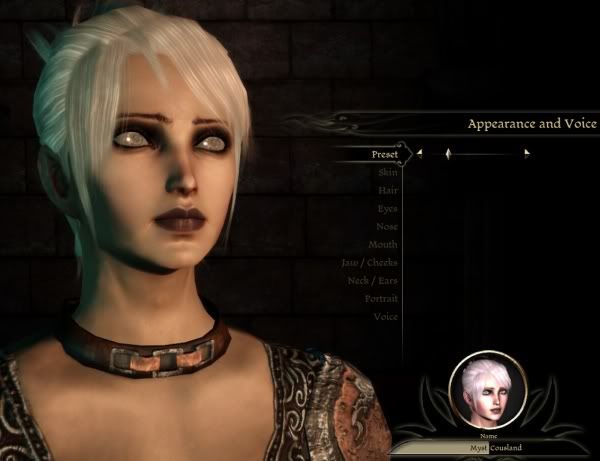This screenshot has width=600, height=461.
Task: Open Jaw / Cheeks options
Action: pos(369,262)
